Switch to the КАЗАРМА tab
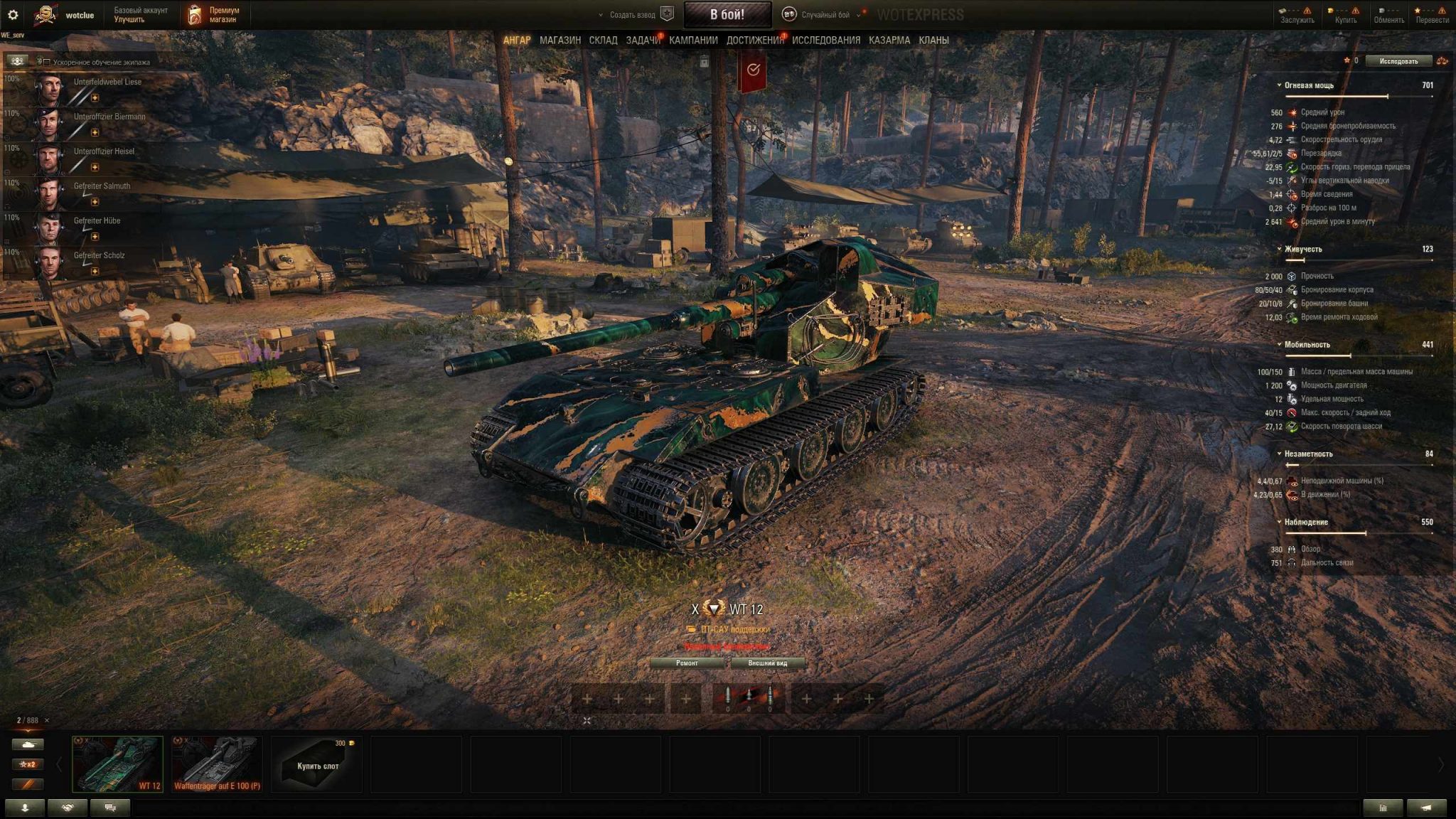The width and height of the screenshot is (1456, 819). 889,41
